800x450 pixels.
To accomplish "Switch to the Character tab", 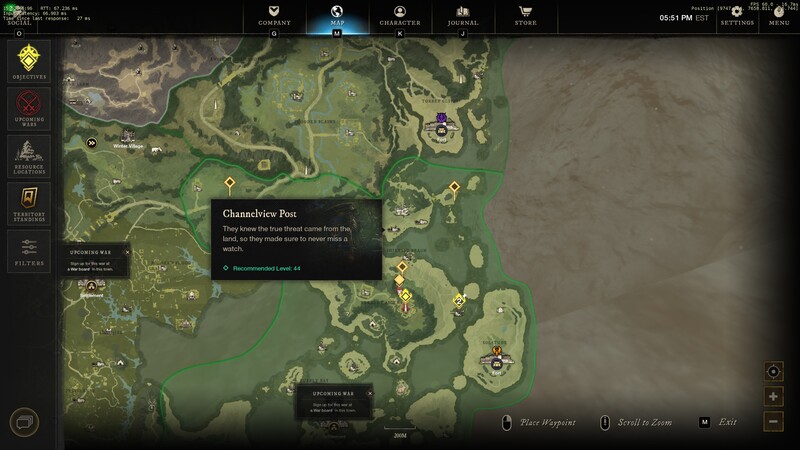I will [x=400, y=15].
